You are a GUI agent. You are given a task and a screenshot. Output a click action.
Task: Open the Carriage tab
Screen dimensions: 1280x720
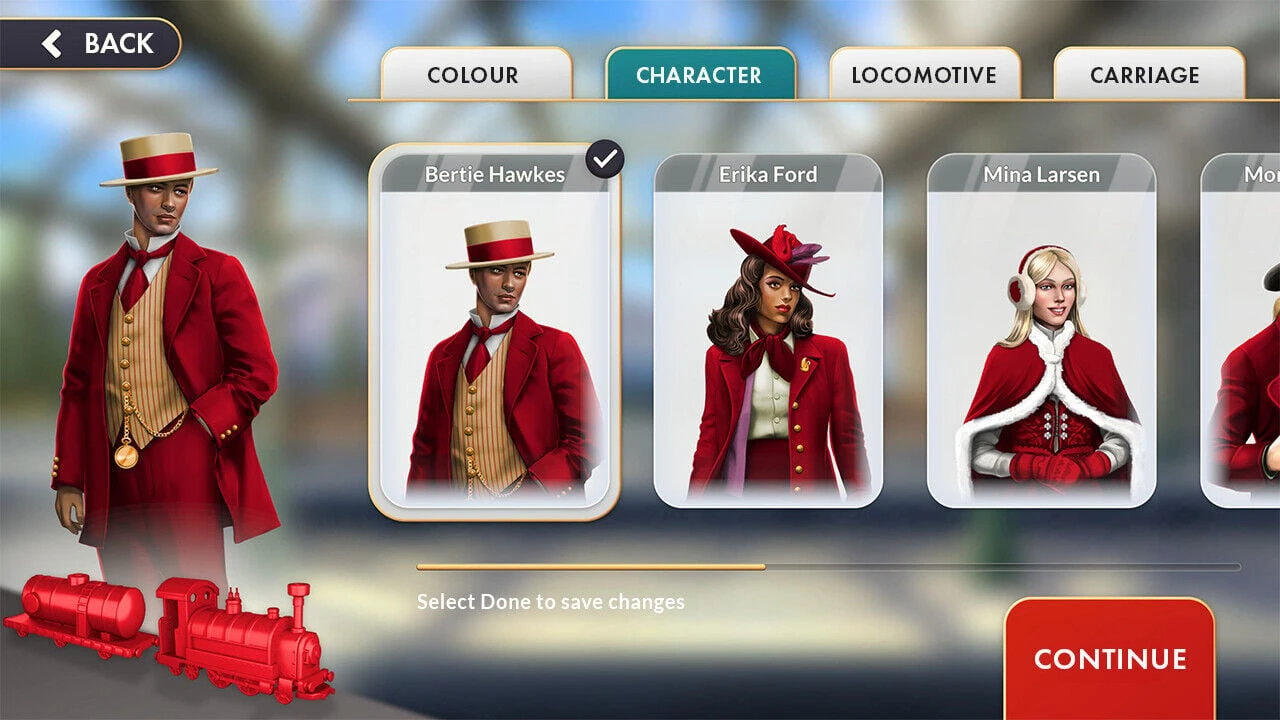pos(1145,75)
